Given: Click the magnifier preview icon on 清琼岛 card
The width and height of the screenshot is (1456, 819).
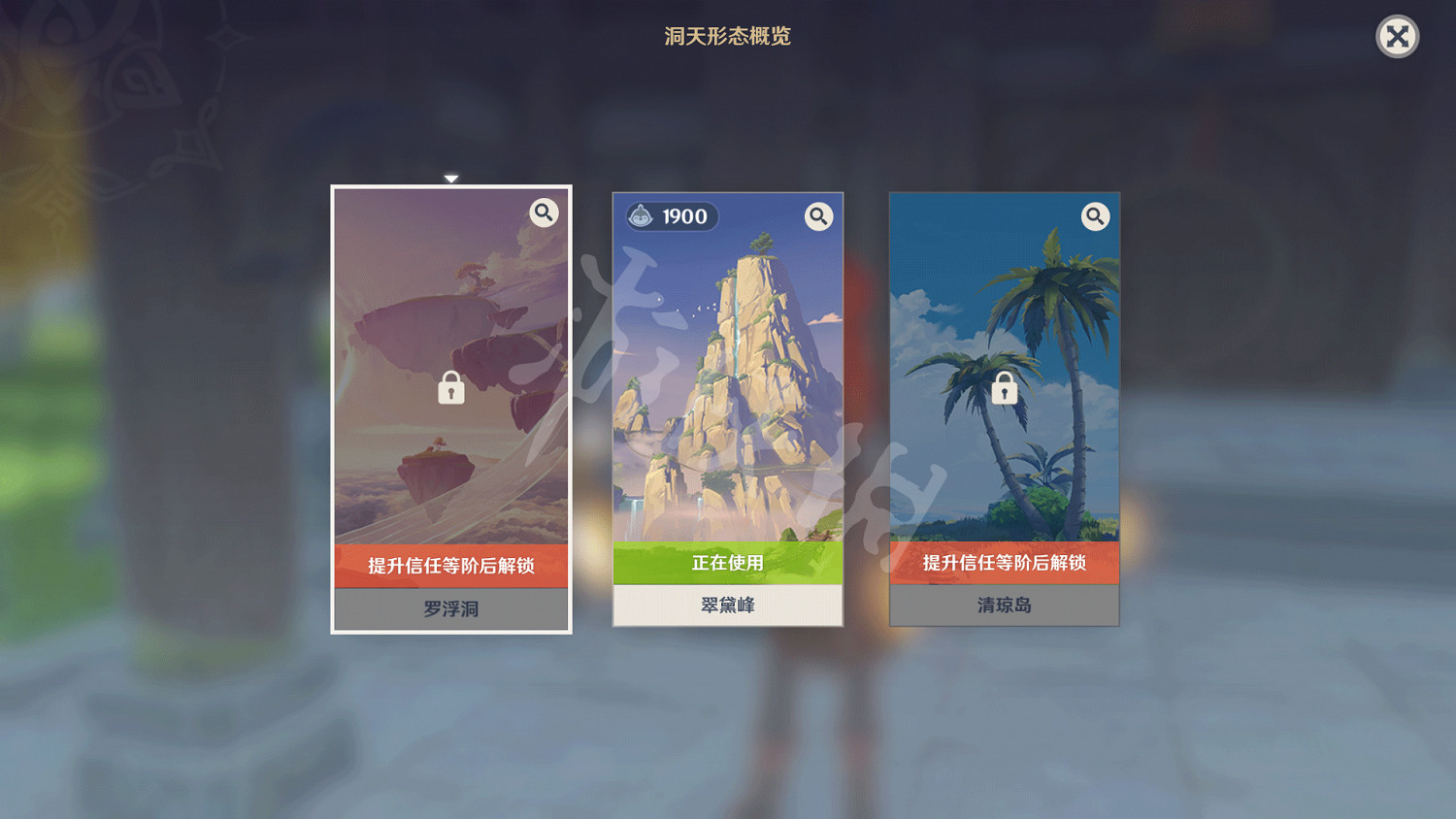Looking at the screenshot, I should [1096, 216].
